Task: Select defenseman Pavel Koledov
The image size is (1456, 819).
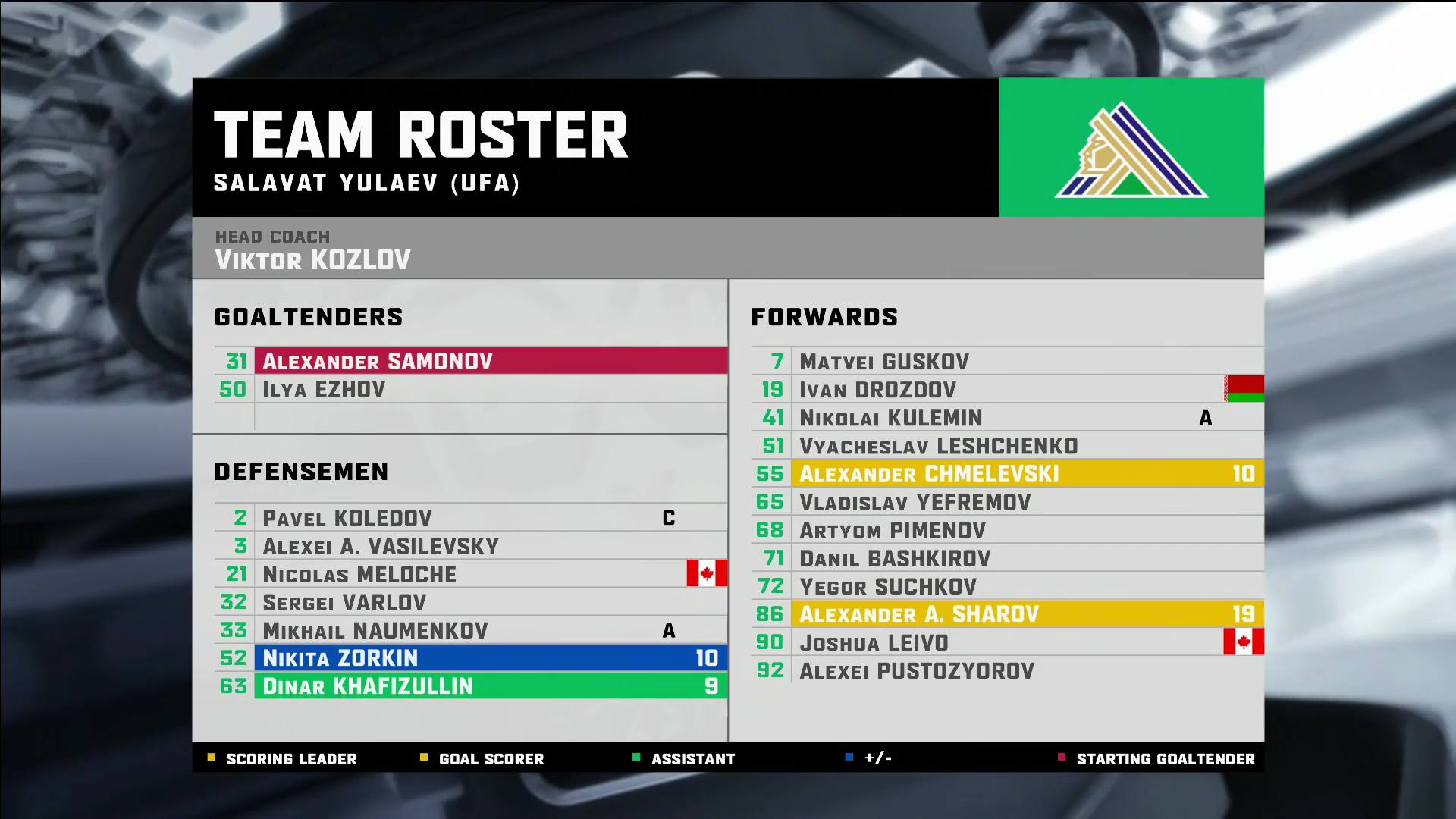Action: click(470, 519)
